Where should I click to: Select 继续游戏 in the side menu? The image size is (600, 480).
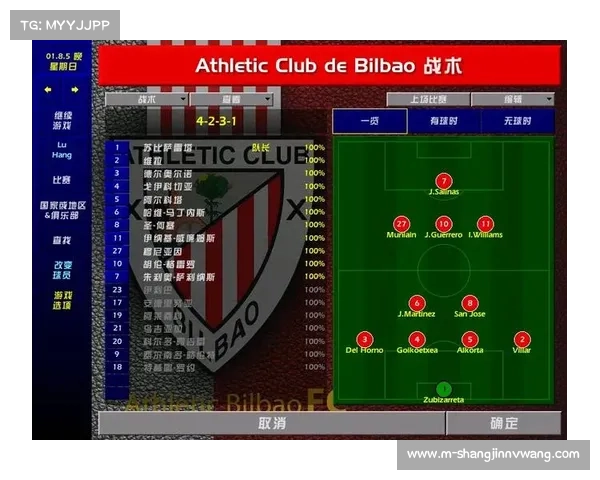(62, 120)
